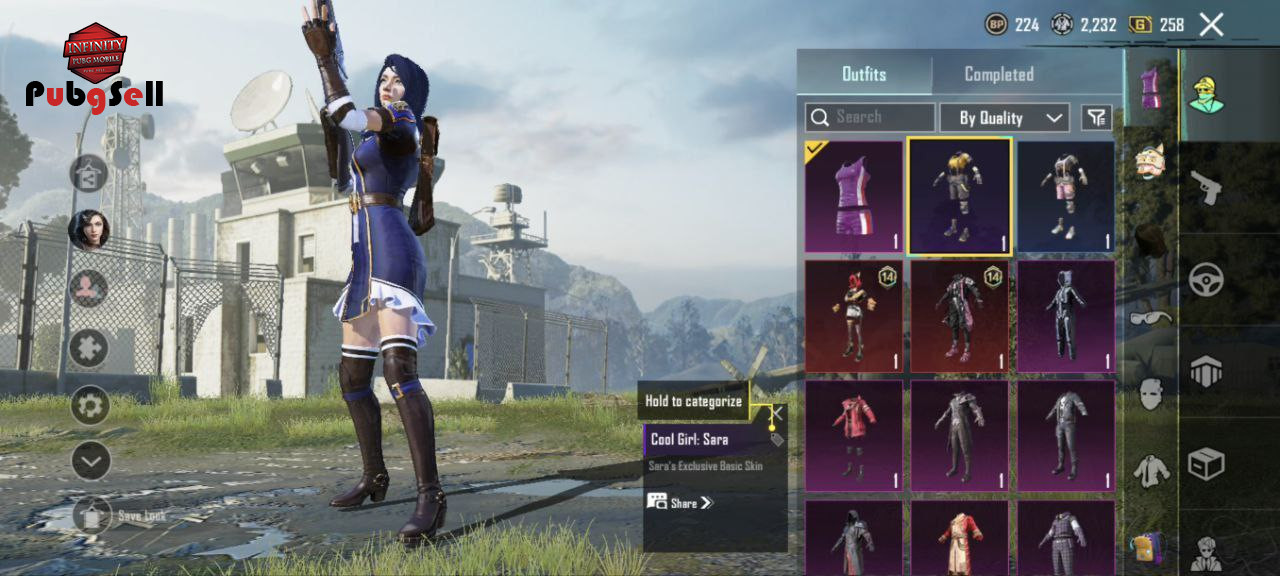Select the Outfits tab
This screenshot has height=576, width=1280.
click(864, 74)
